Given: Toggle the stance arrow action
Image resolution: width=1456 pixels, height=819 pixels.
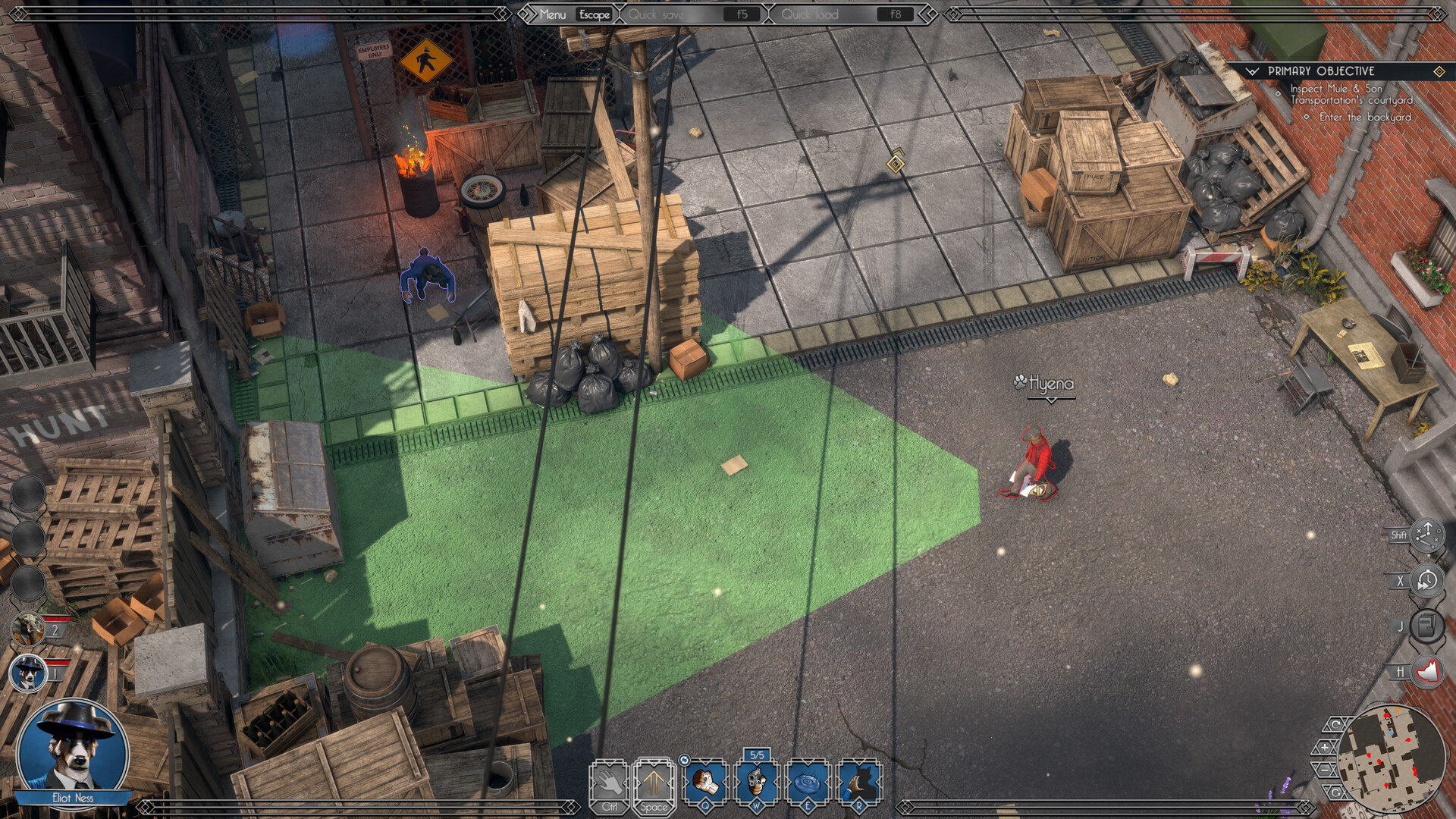Looking at the screenshot, I should pyautogui.click(x=654, y=782).
